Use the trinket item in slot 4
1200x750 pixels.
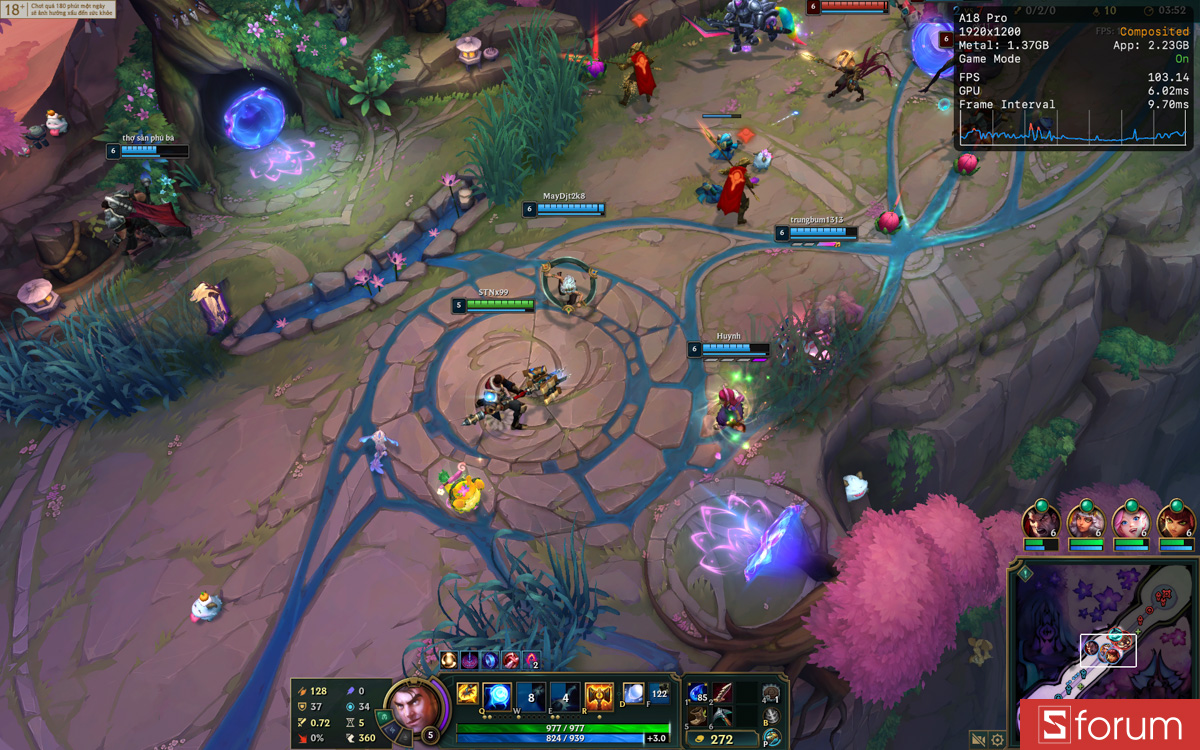[770, 694]
